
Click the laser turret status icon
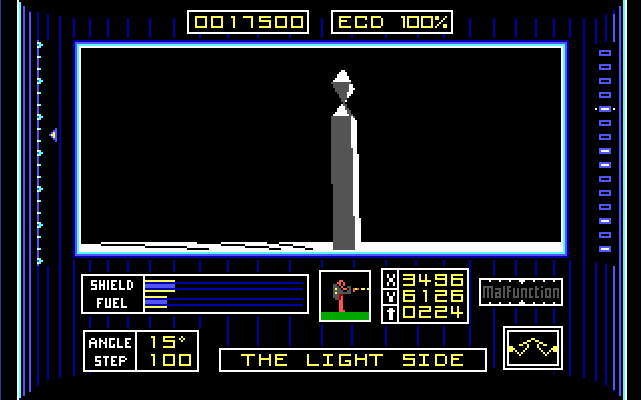[345, 296]
